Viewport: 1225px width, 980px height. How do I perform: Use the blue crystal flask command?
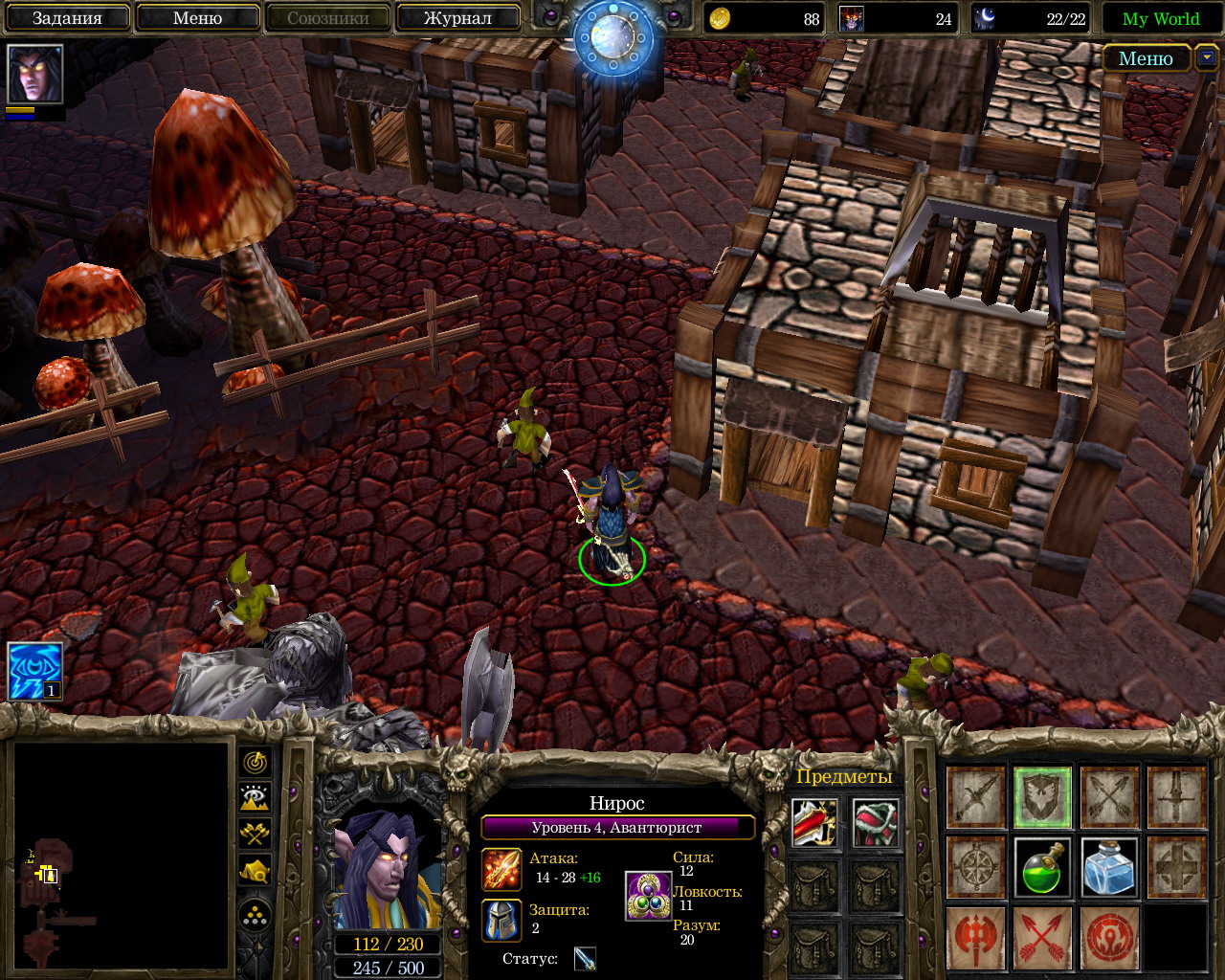(1109, 867)
